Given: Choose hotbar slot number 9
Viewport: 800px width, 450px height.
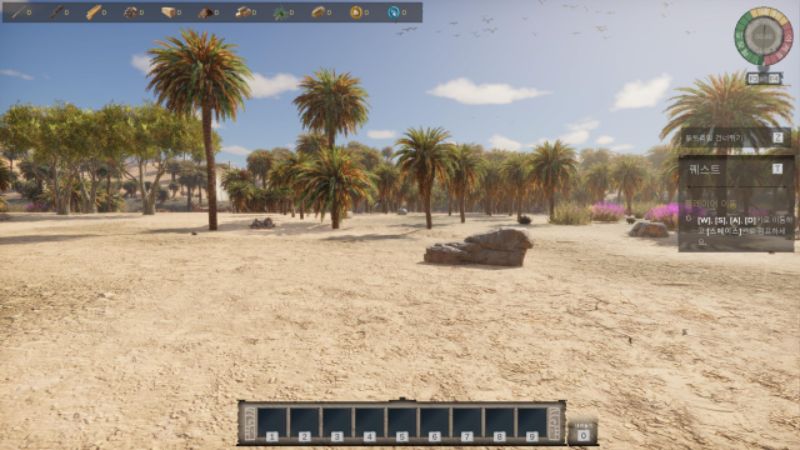Looking at the screenshot, I should (x=532, y=421).
